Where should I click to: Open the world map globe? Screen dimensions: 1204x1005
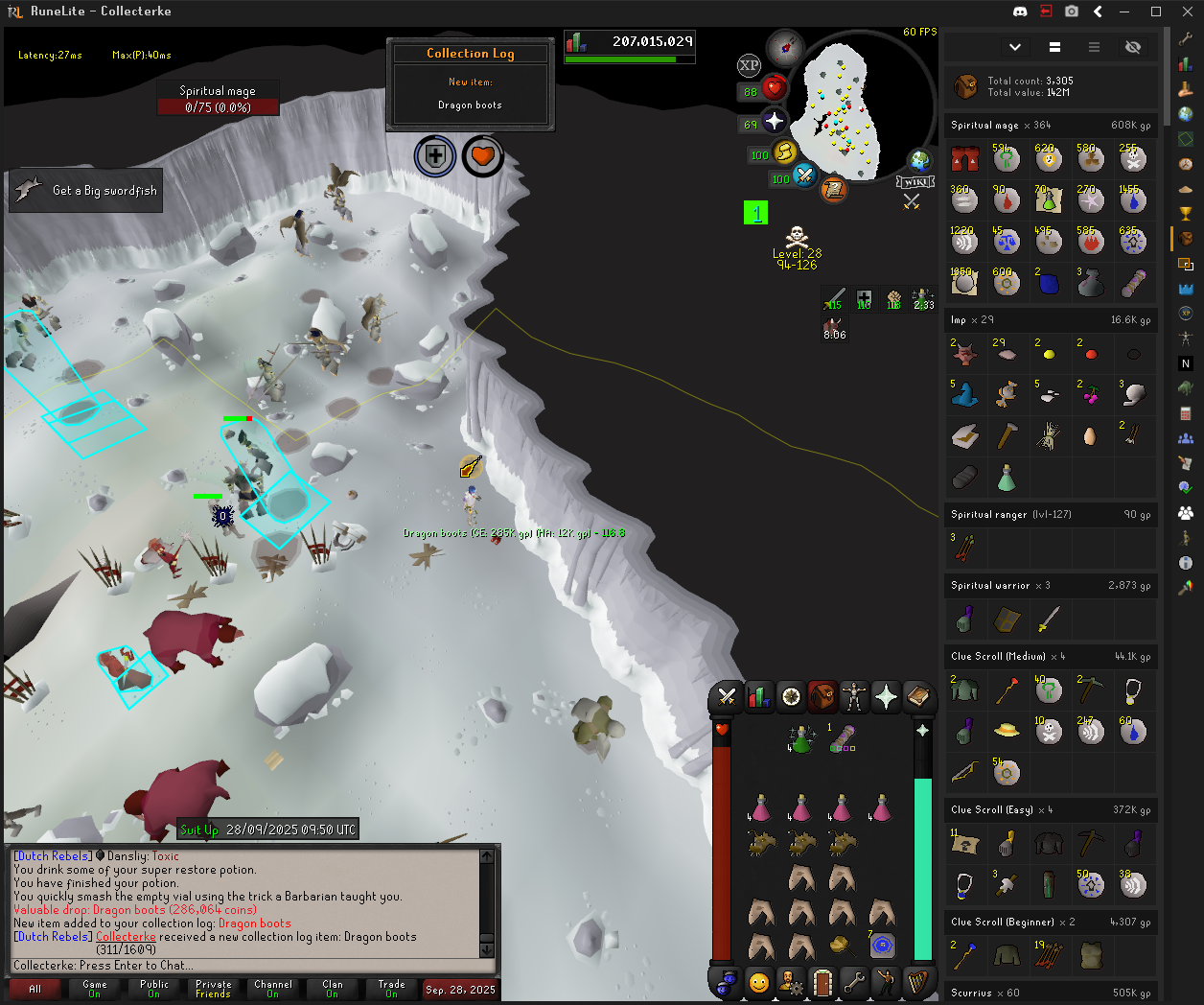pos(919,160)
